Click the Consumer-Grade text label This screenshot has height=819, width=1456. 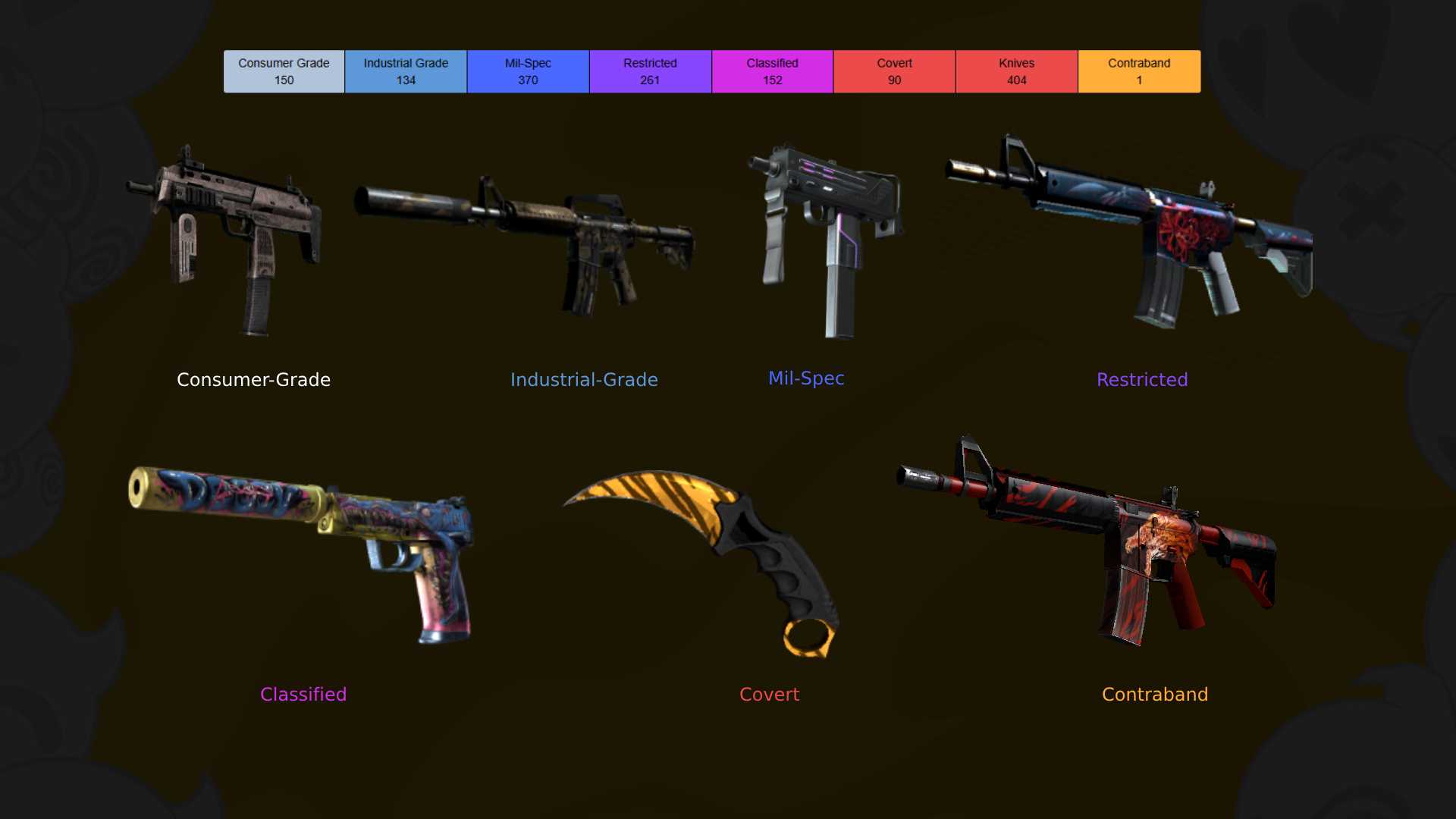(x=253, y=379)
